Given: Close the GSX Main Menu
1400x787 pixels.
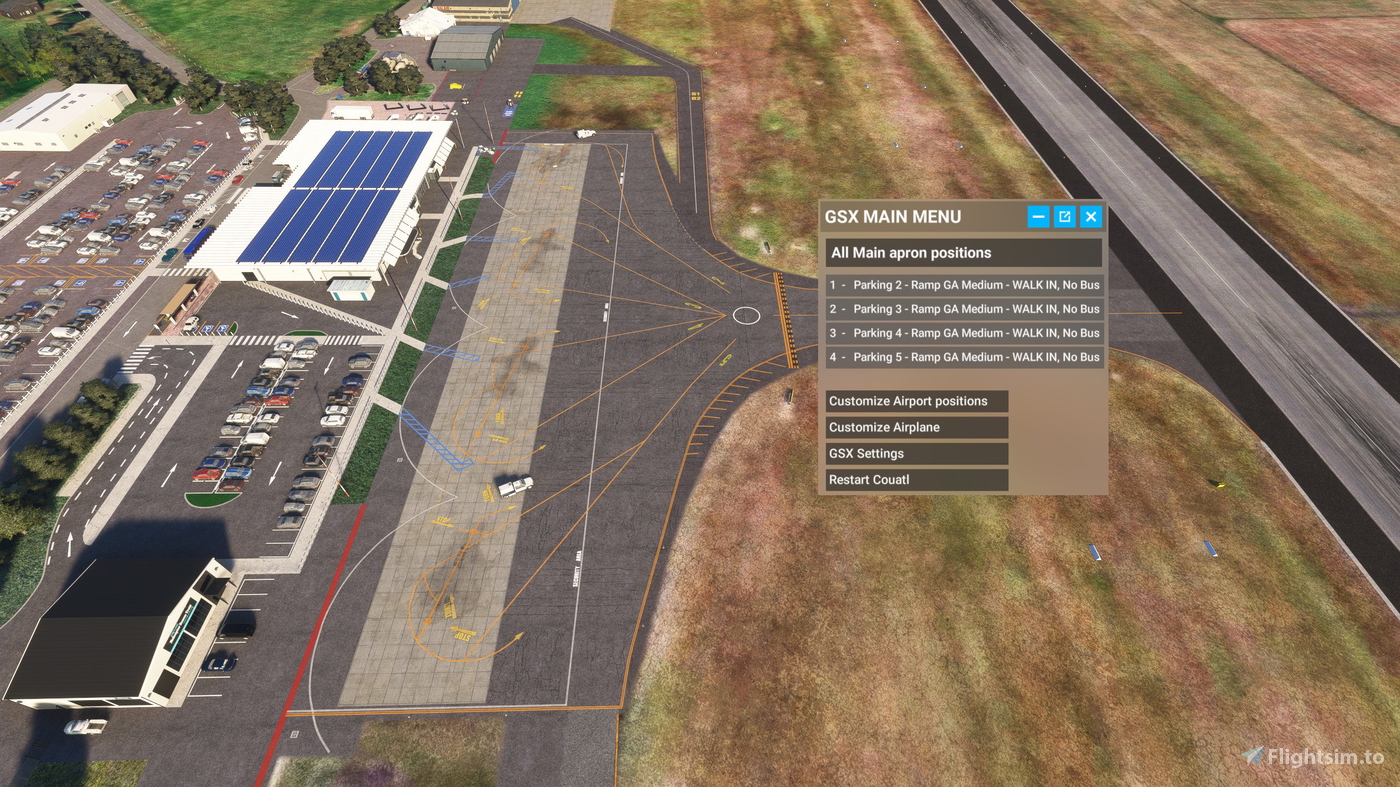Looking at the screenshot, I should tap(1090, 216).
